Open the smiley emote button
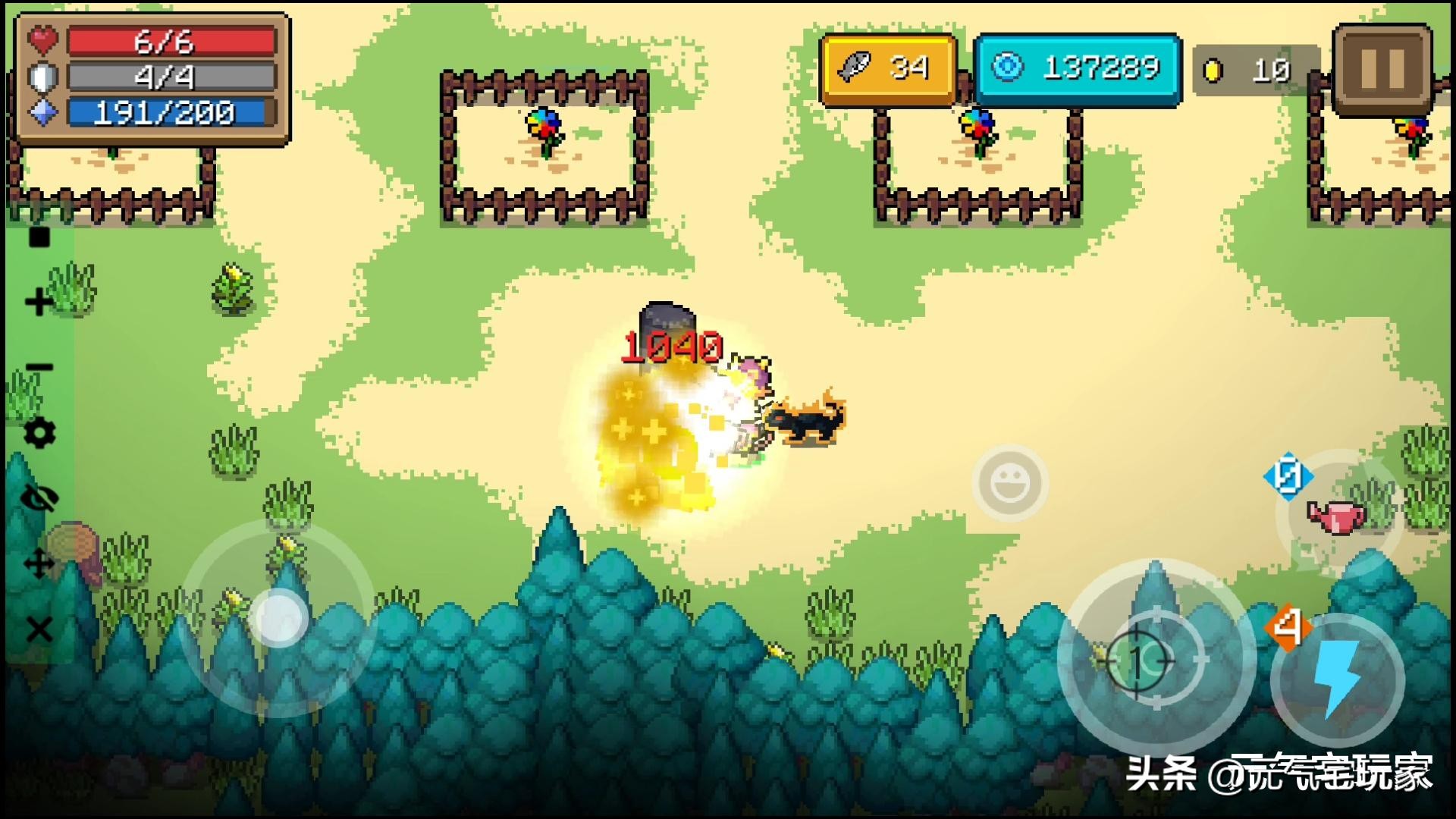Image resolution: width=1456 pixels, height=819 pixels. [x=1010, y=483]
